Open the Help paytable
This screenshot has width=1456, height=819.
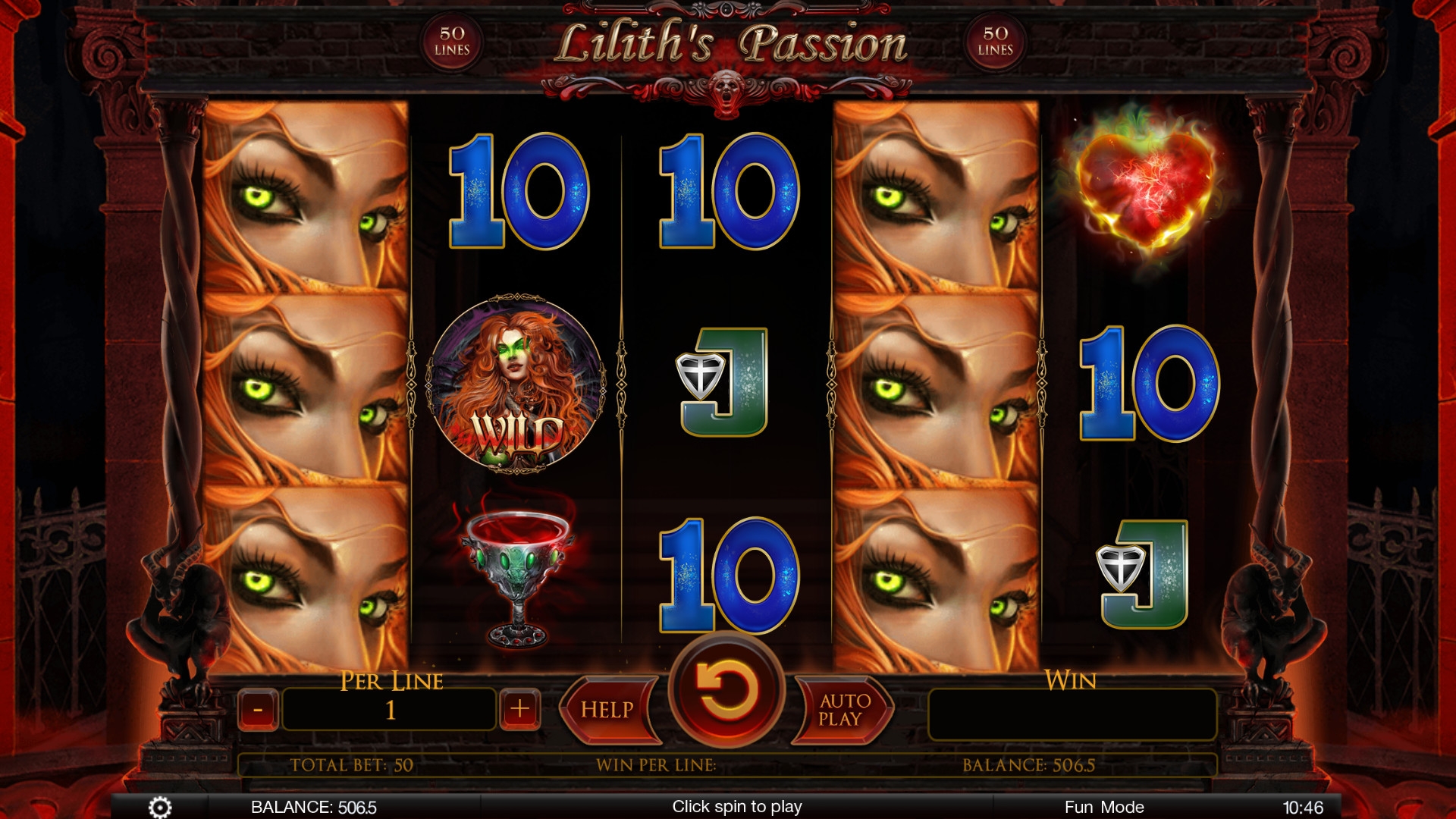[x=608, y=710]
